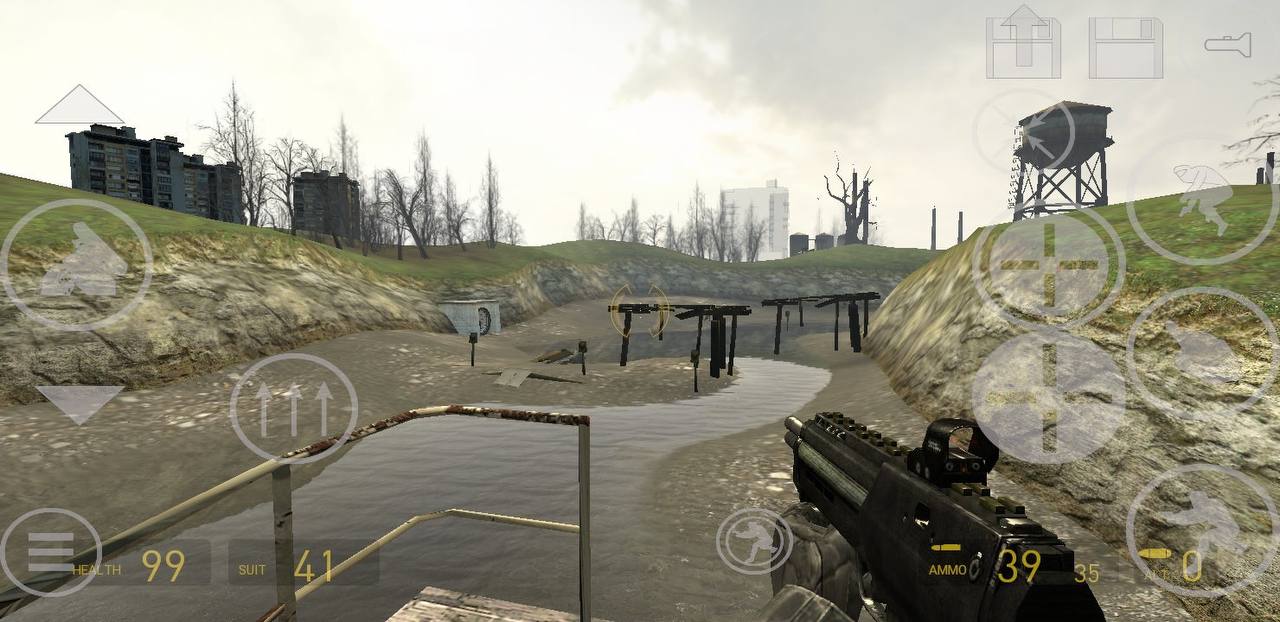Viewport: 1280px width, 622px height.
Task: Tap the plain floppy disk save icon
Action: (1125, 47)
